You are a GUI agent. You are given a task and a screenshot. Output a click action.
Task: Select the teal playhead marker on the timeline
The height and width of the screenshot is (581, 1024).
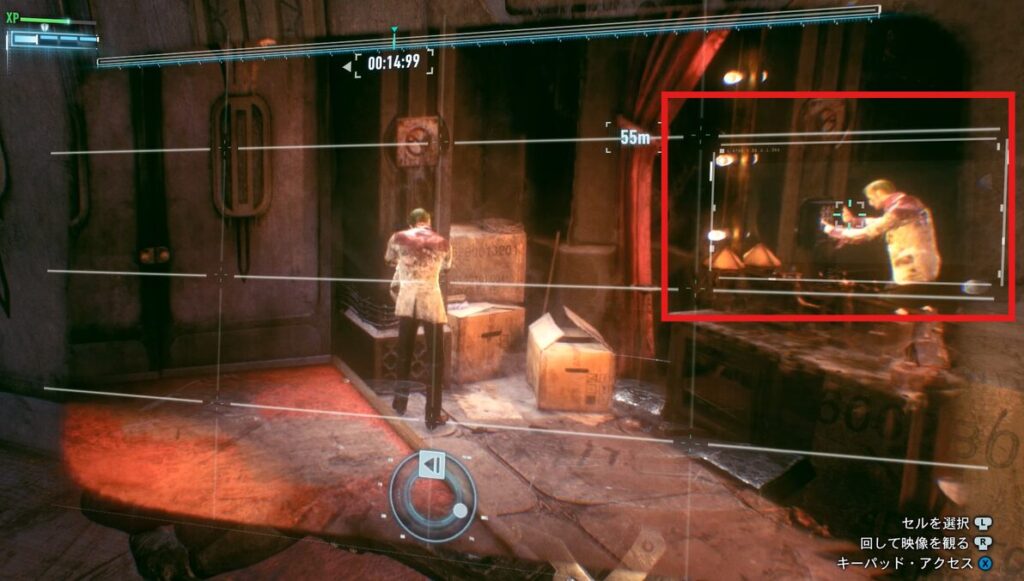pyautogui.click(x=395, y=35)
